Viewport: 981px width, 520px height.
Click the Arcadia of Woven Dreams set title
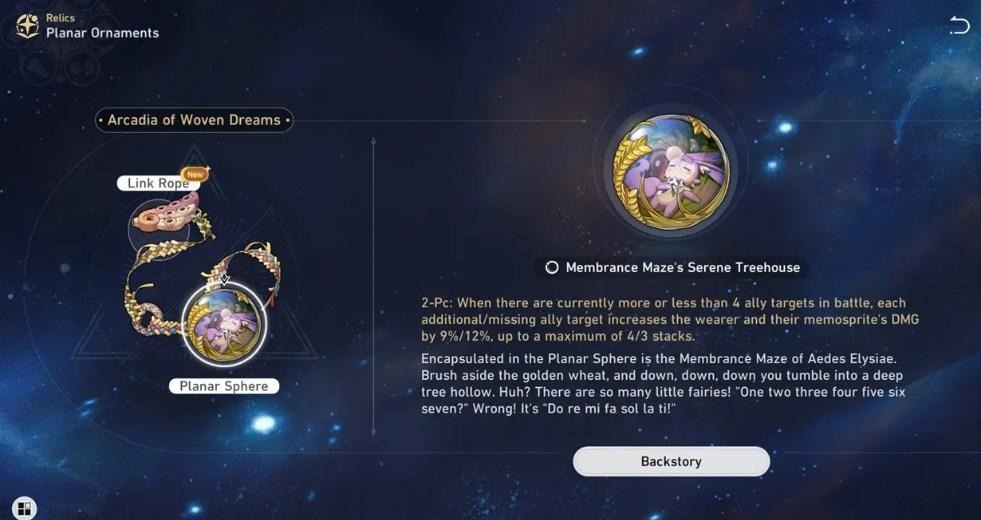[x=194, y=120]
